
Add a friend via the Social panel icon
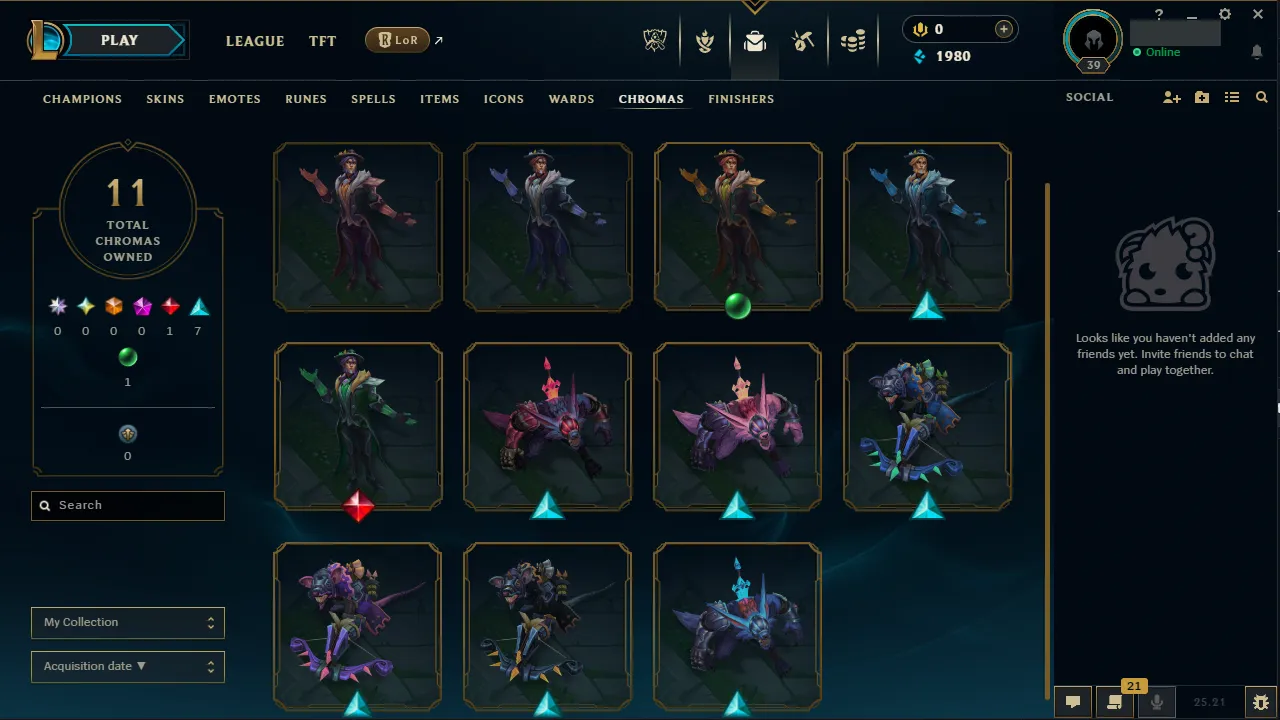coord(1171,97)
